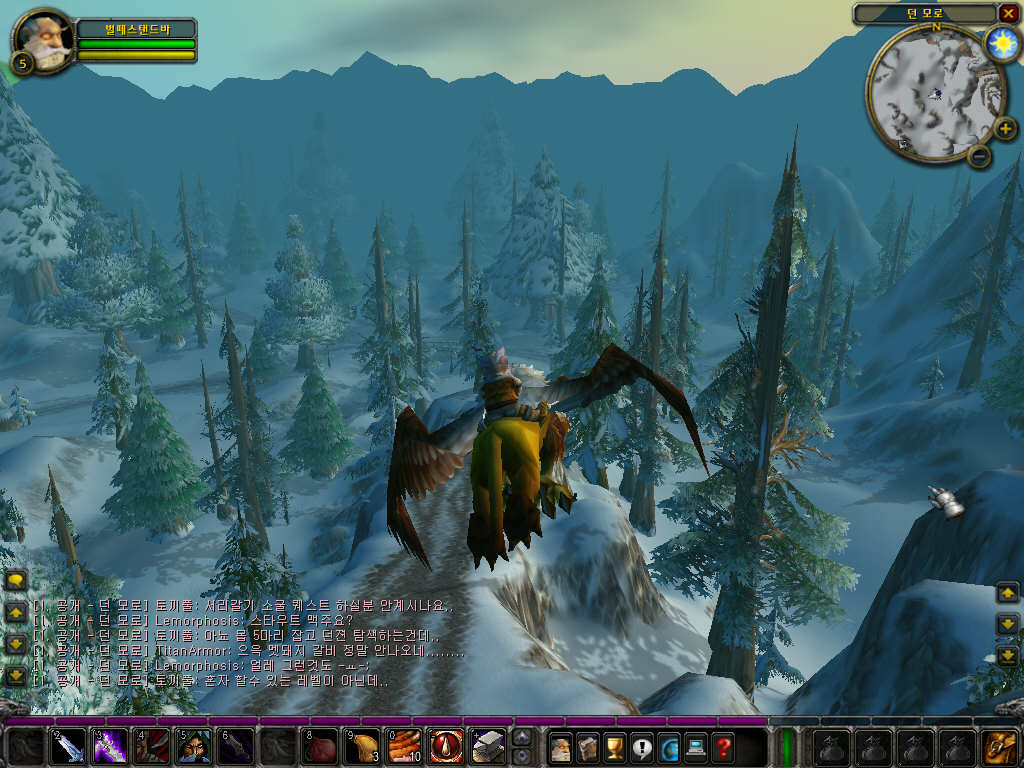The height and width of the screenshot is (768, 1024).
Task: Select the hooded figure ability icon
Action: pyautogui.click(x=194, y=747)
